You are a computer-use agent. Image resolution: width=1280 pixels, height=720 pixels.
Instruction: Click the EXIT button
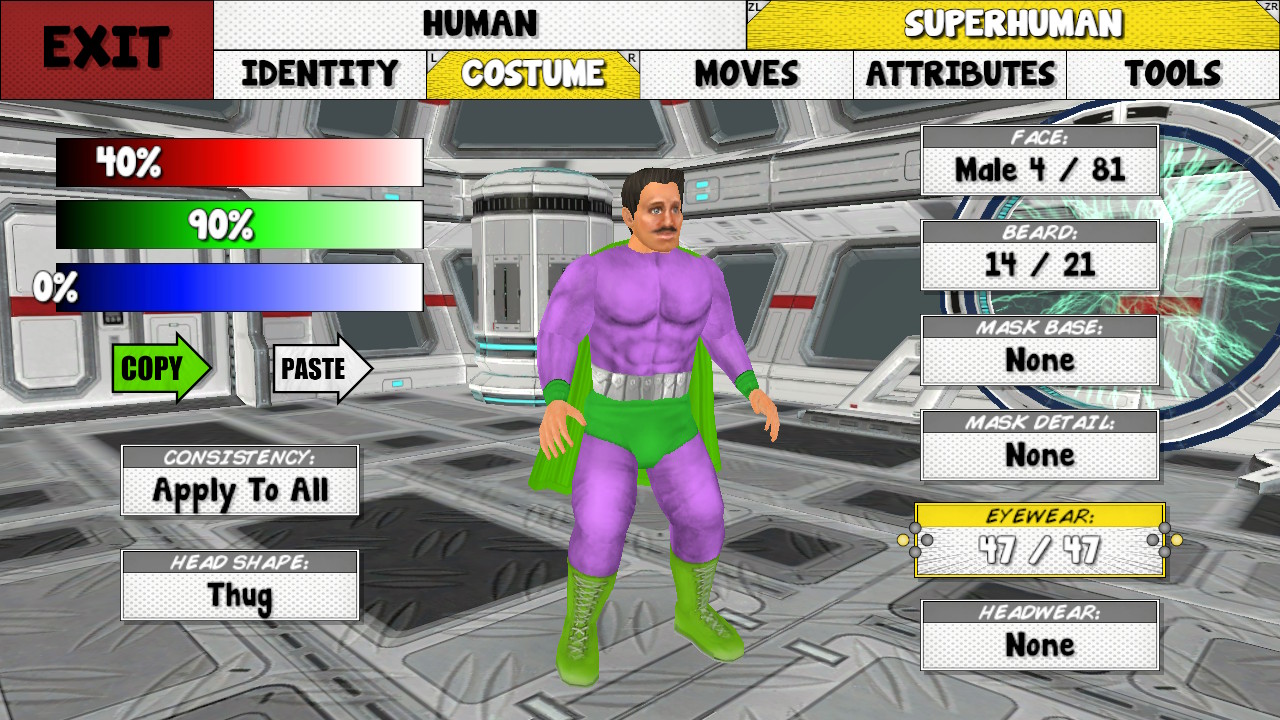(105, 45)
